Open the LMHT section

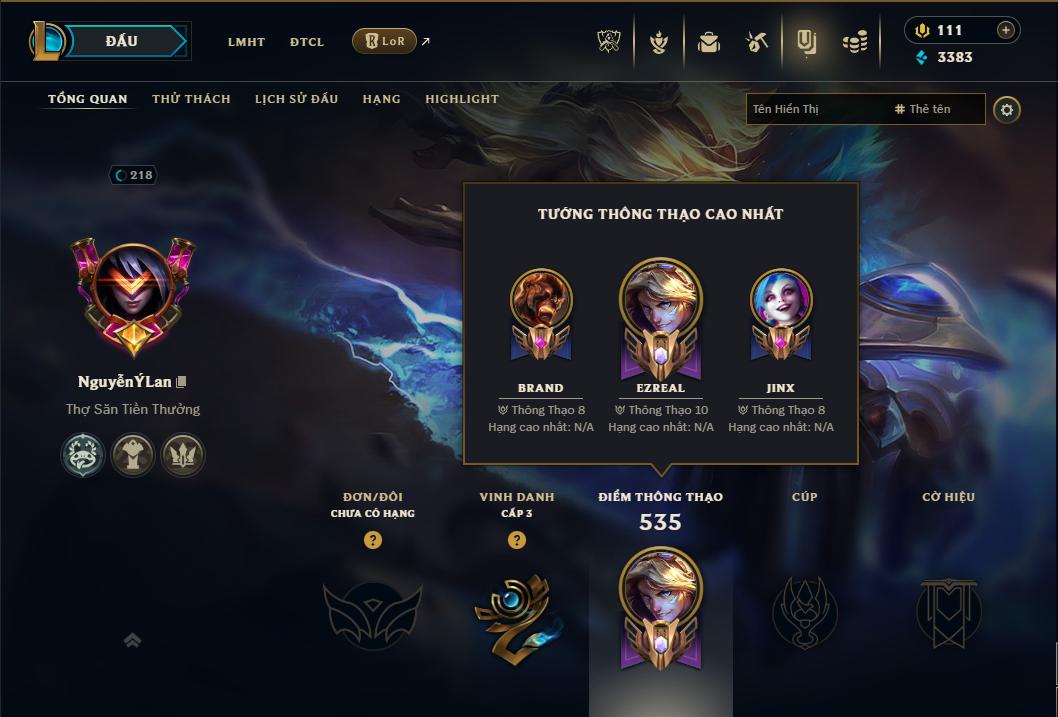pos(246,42)
